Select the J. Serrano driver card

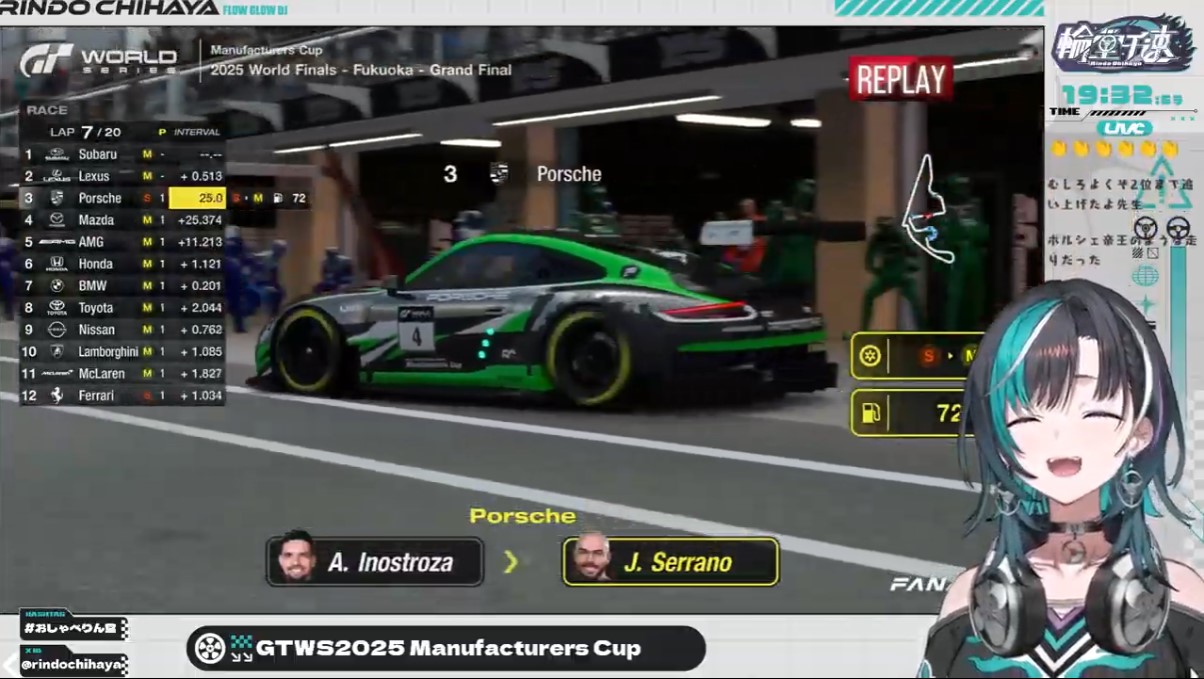point(670,562)
